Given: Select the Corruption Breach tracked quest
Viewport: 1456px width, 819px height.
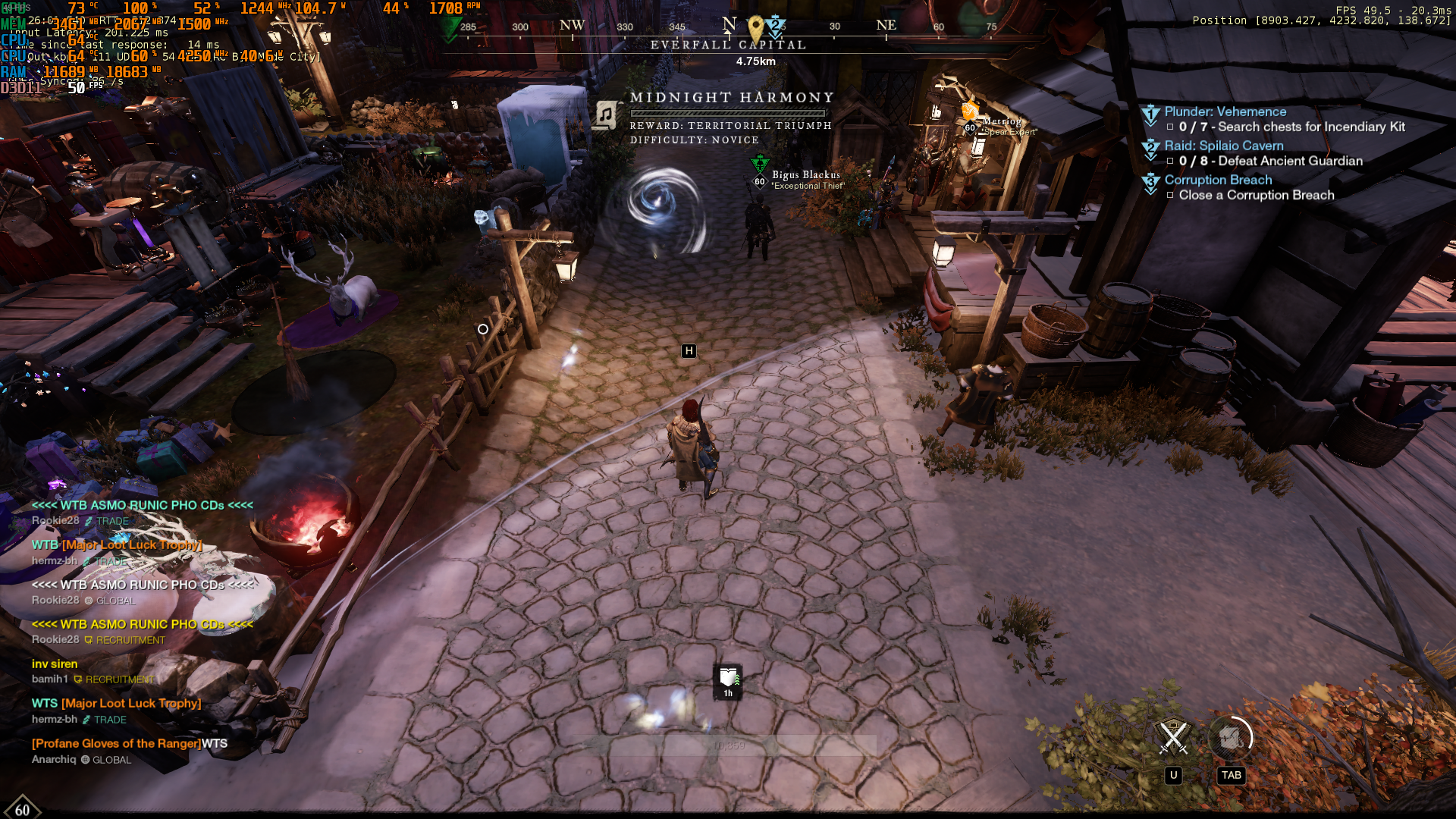Looking at the screenshot, I should (x=1218, y=180).
